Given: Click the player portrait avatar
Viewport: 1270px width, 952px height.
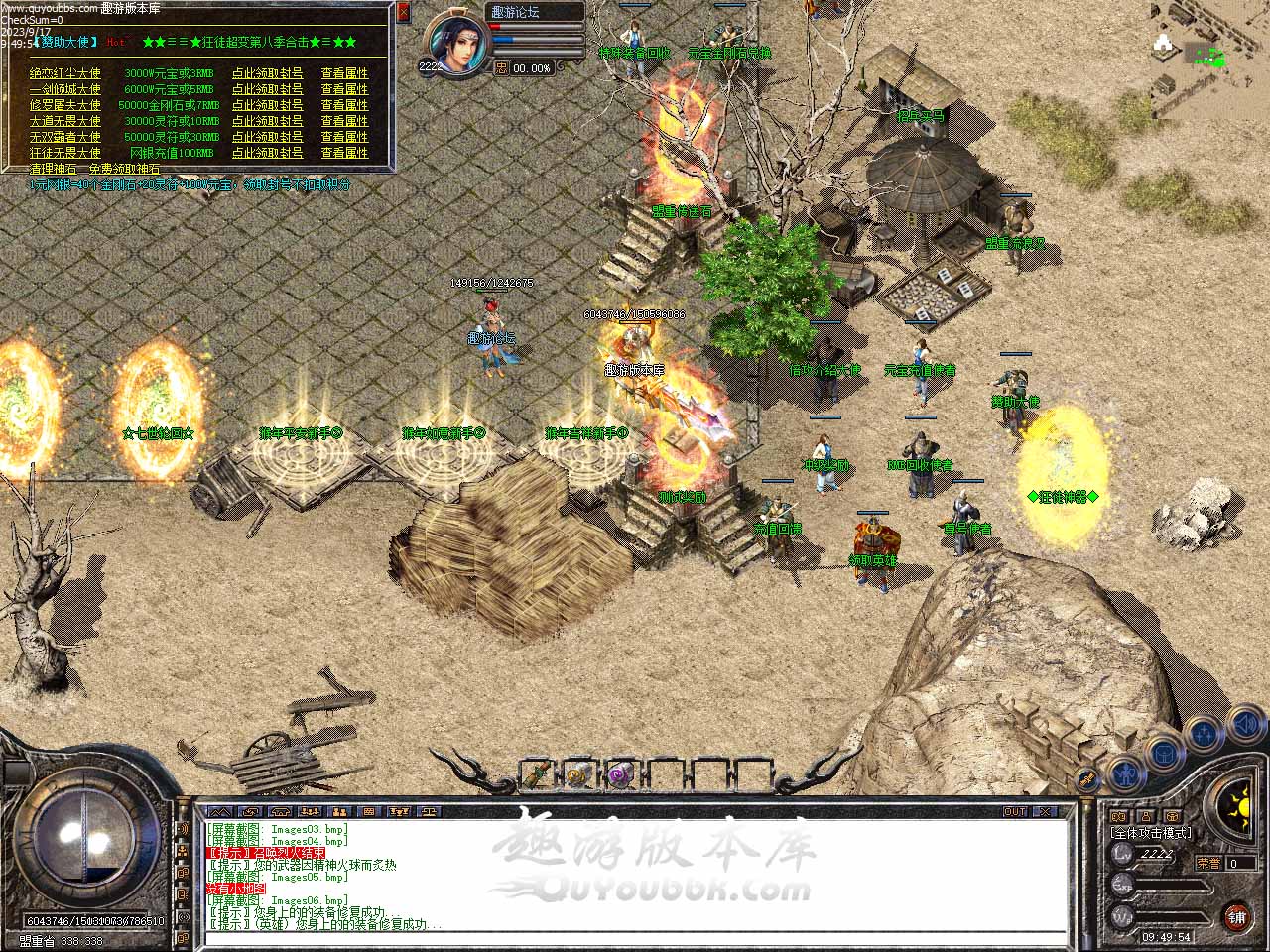Looking at the screenshot, I should tap(457, 46).
